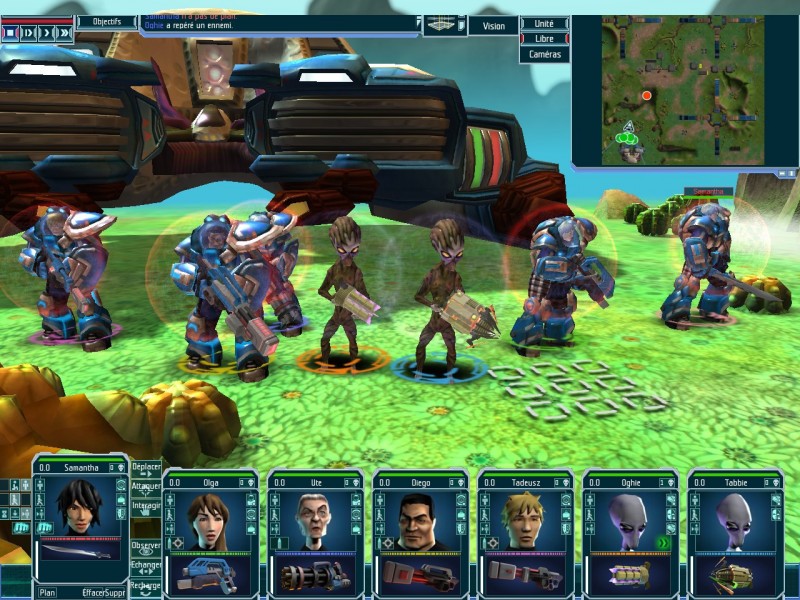Open Samantha's Plan button
Screen dimensions: 800x600
(47, 592)
